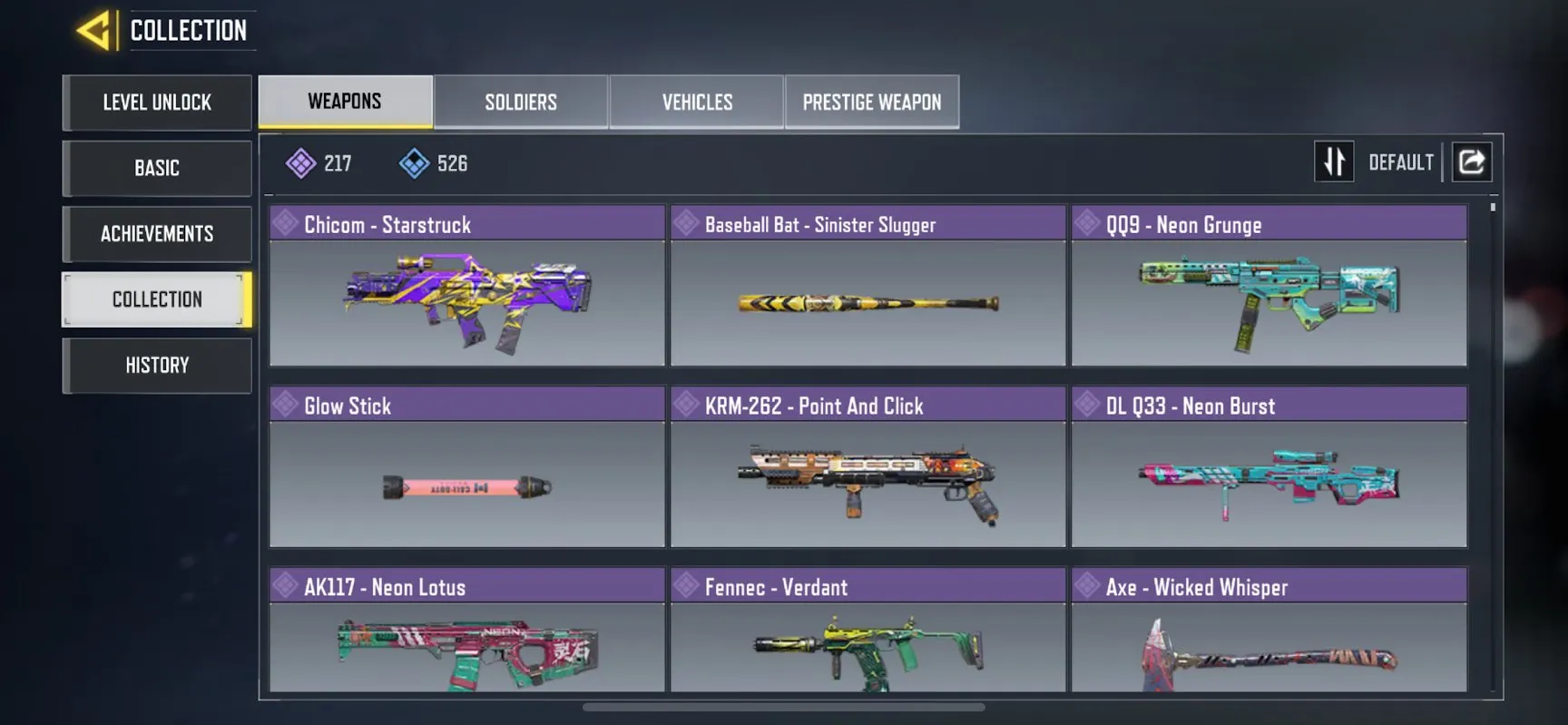Click the diamond icon on Fennec Verdant header

(685, 585)
